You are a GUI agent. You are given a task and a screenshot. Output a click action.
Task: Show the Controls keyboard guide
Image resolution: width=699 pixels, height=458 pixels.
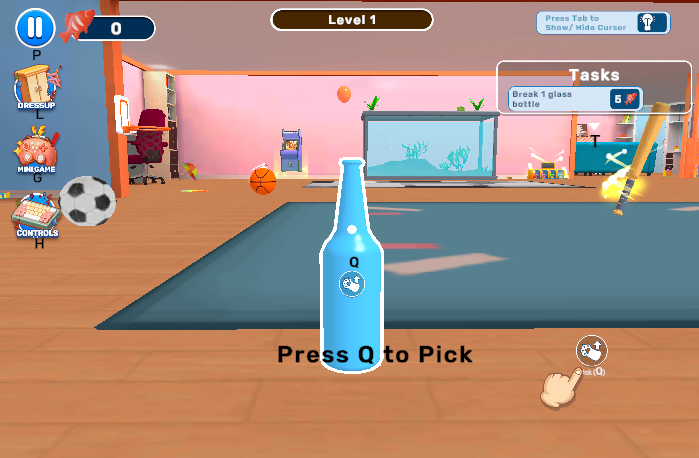point(36,215)
